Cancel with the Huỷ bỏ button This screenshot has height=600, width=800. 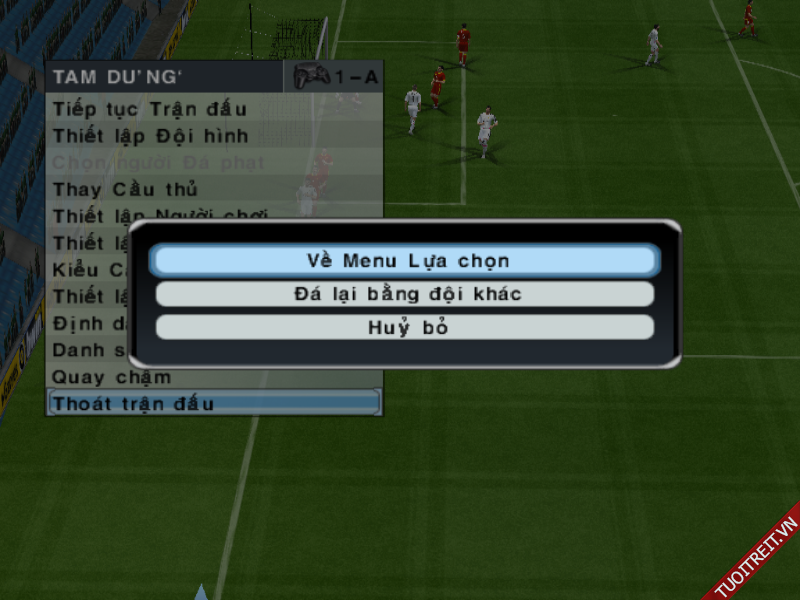pyautogui.click(x=405, y=328)
